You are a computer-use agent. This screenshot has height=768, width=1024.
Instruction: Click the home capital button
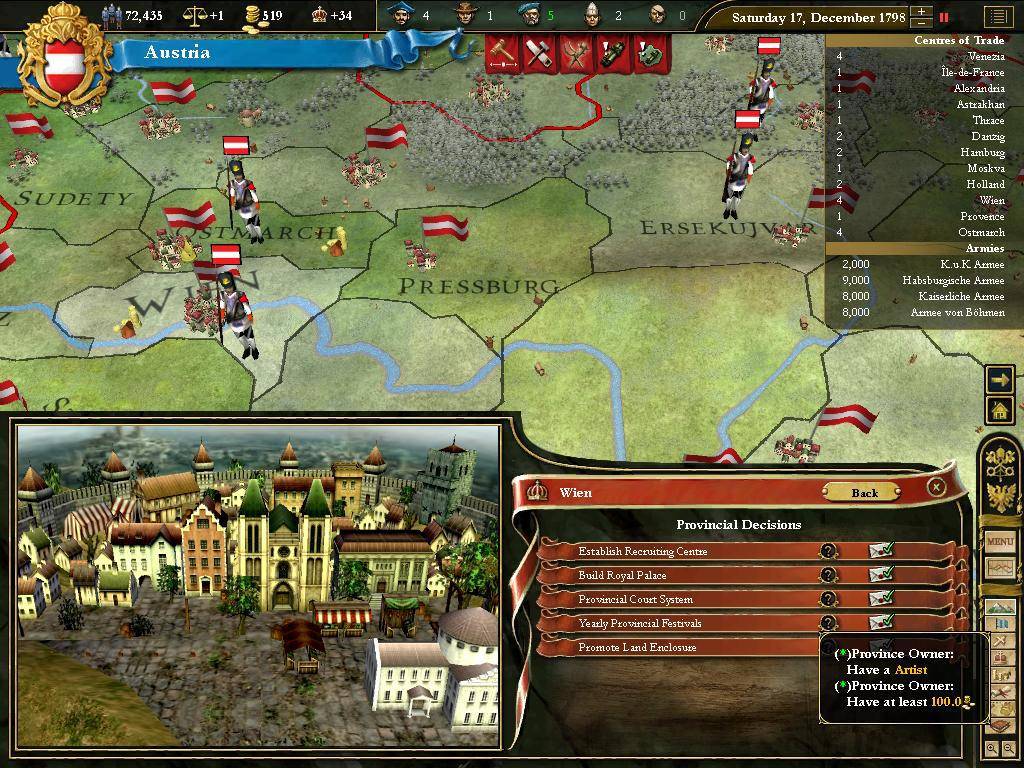(999, 409)
